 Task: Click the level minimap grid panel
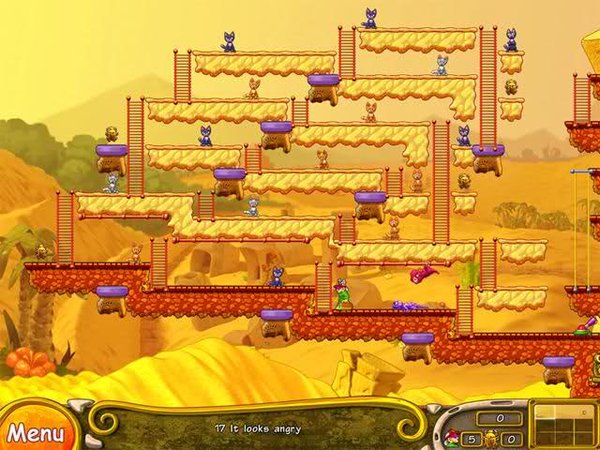pos(564,425)
